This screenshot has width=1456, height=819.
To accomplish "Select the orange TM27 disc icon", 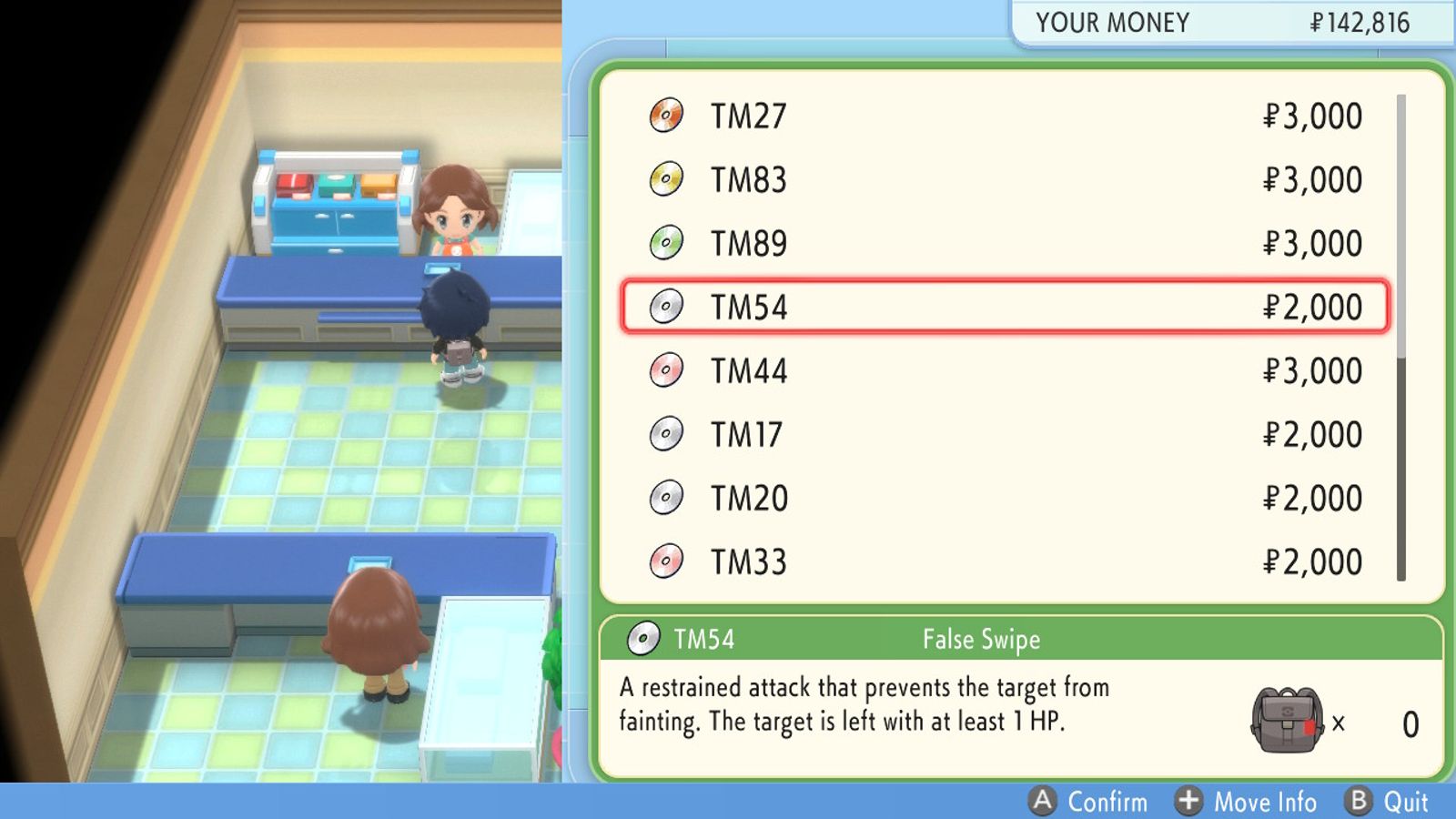I will point(666,116).
